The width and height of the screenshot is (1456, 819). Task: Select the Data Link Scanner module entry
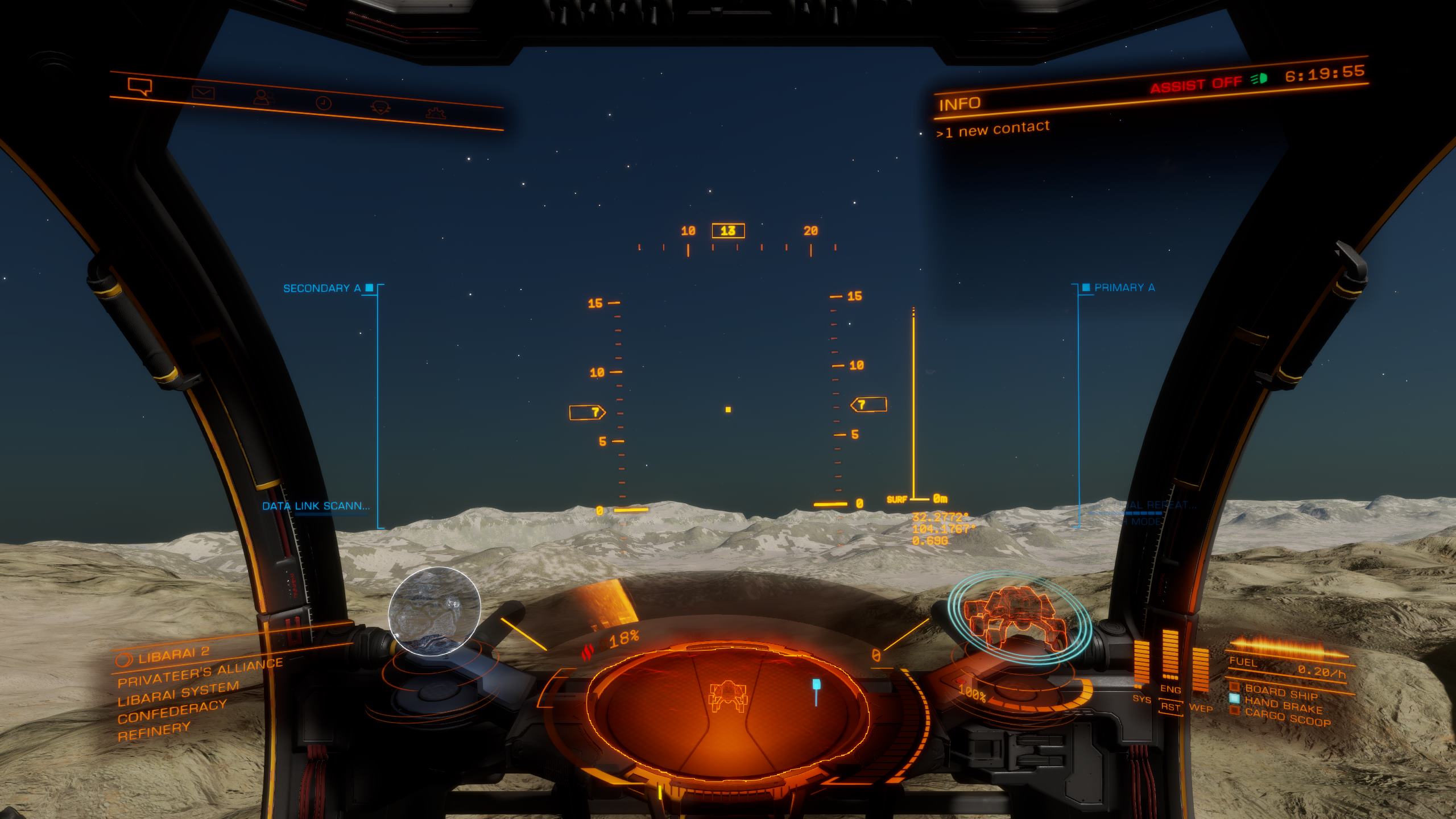tap(316, 506)
